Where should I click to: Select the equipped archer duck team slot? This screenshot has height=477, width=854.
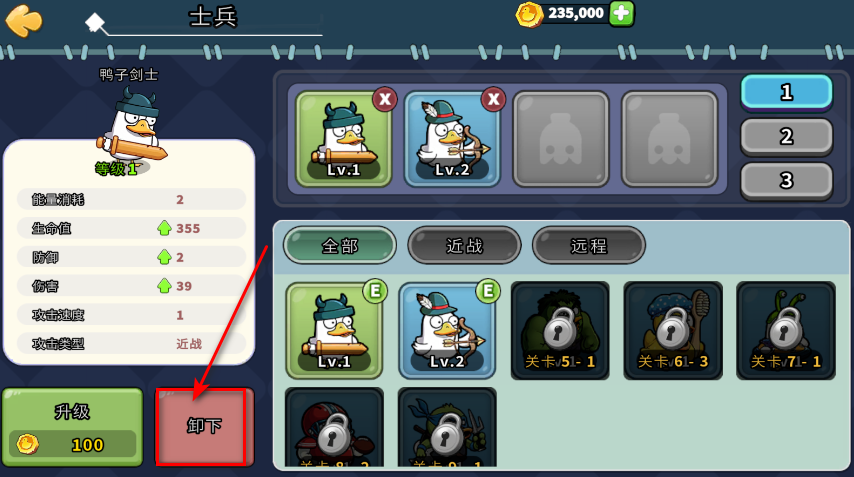pyautogui.click(x=451, y=140)
